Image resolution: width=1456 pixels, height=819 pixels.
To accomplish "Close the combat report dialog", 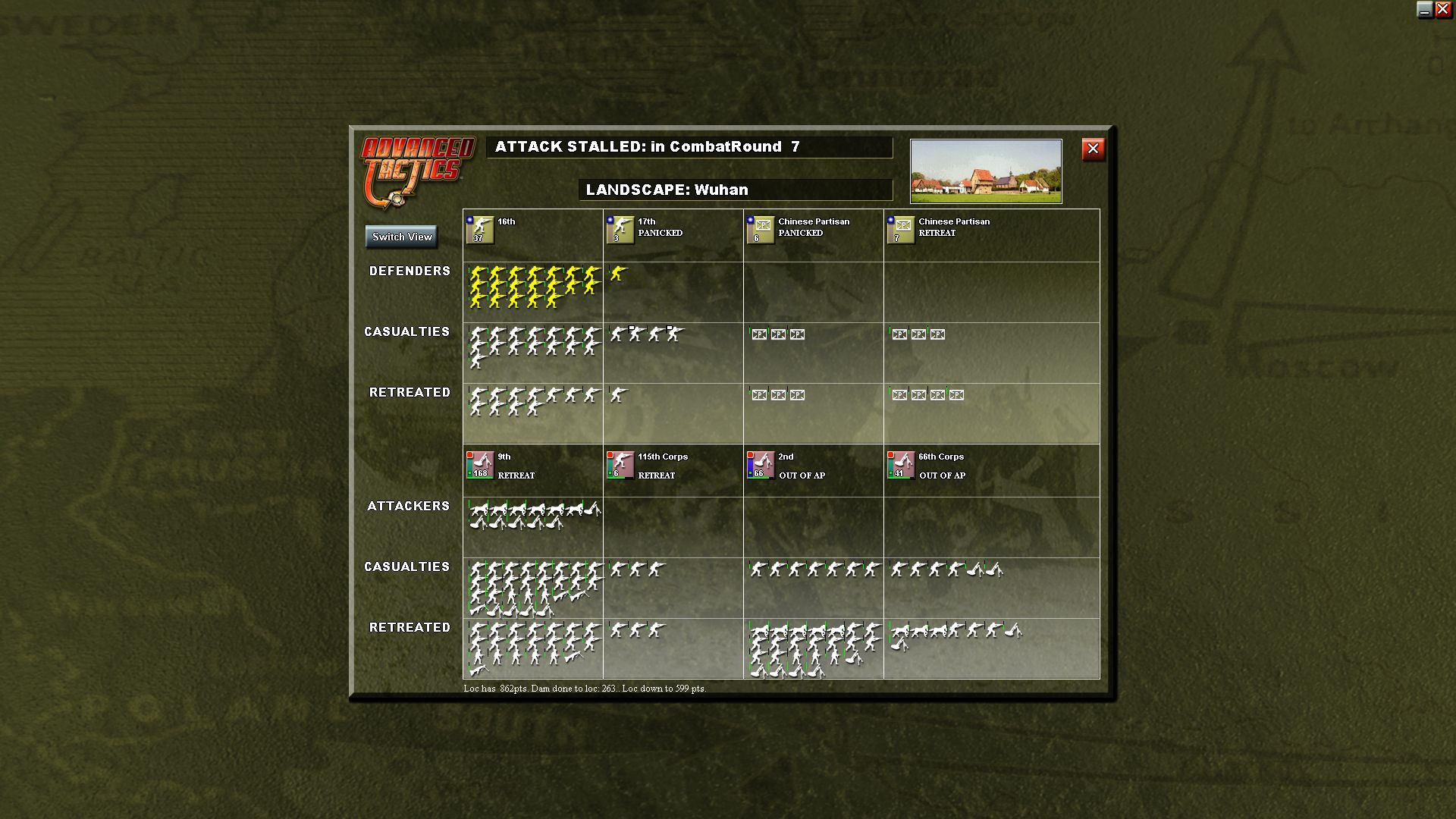I will 1092,149.
